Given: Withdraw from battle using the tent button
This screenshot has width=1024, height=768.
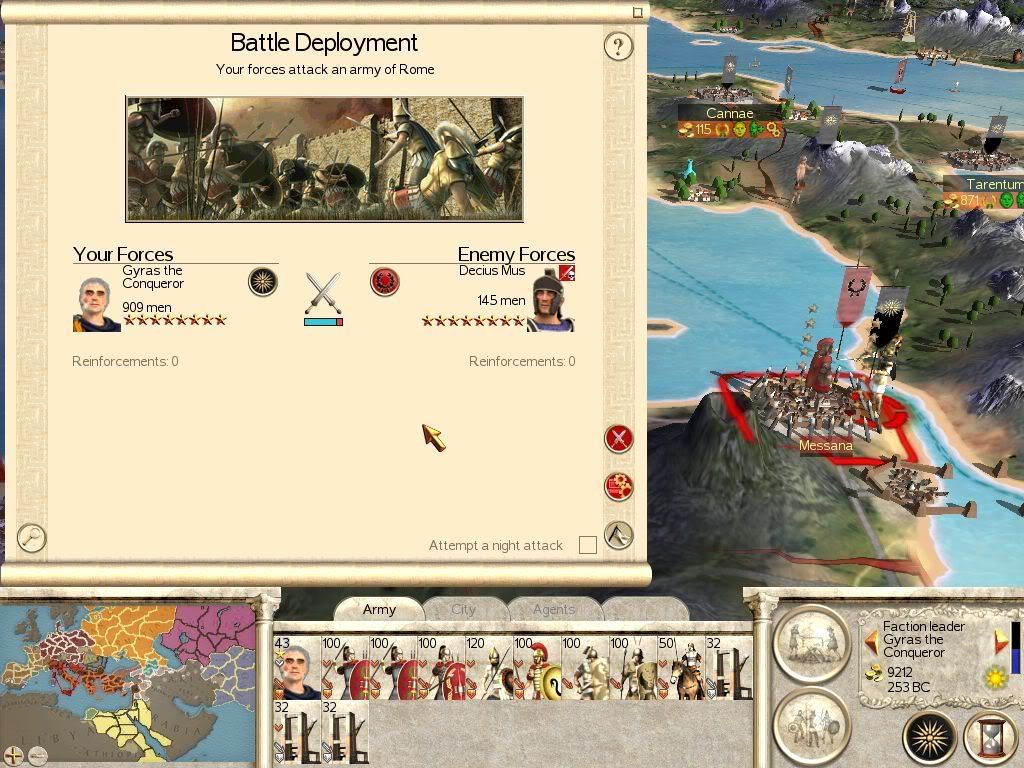Looking at the screenshot, I should coord(619,535).
